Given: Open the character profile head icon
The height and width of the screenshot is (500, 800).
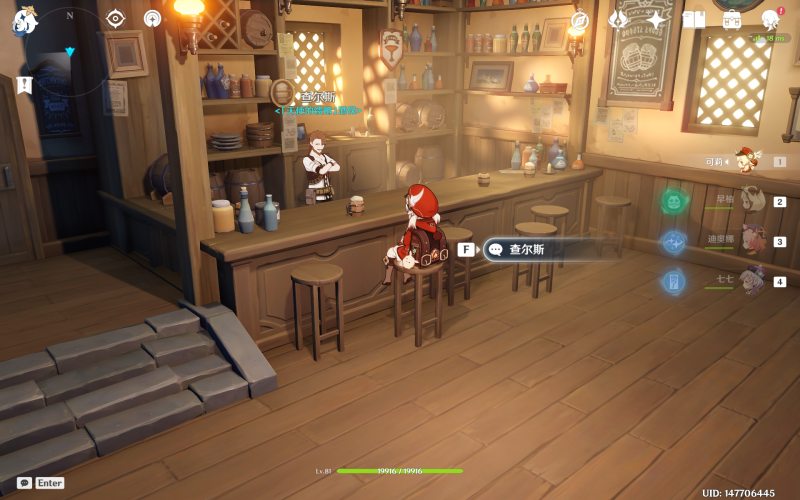Looking at the screenshot, I should coord(770,20).
